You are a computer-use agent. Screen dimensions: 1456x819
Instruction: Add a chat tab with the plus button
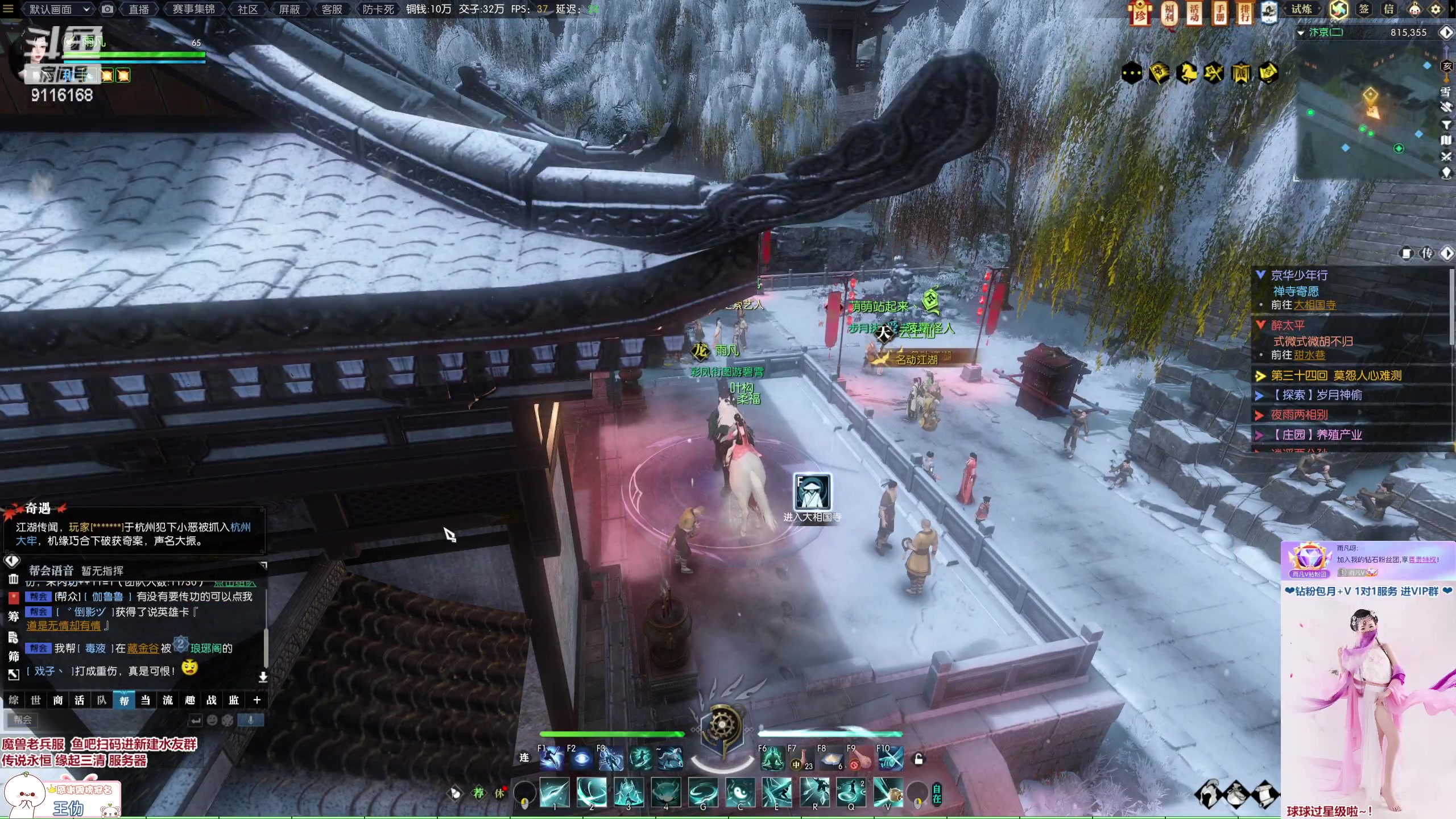[x=257, y=700]
